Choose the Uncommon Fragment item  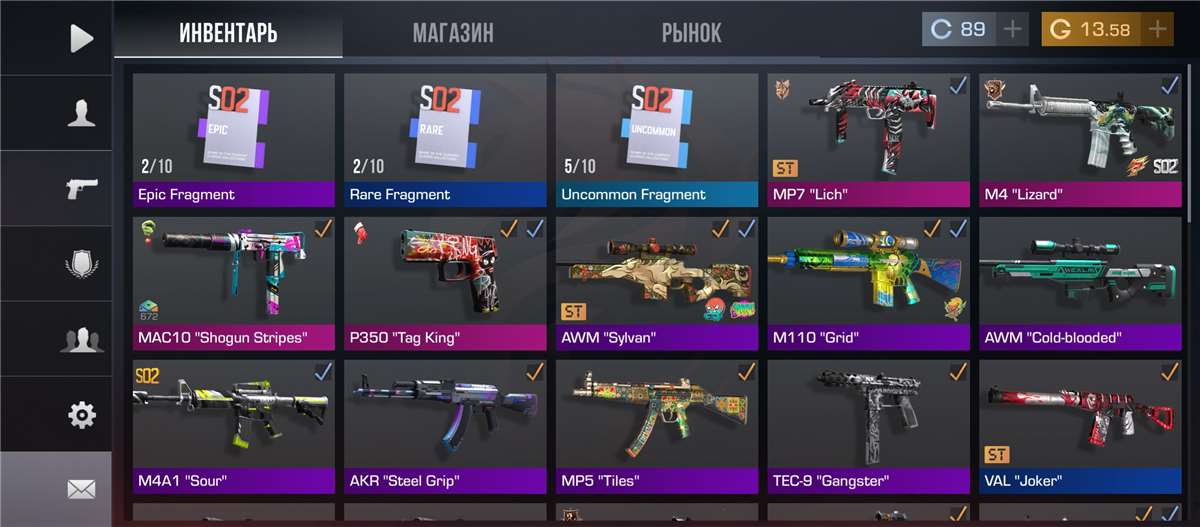pos(657,140)
